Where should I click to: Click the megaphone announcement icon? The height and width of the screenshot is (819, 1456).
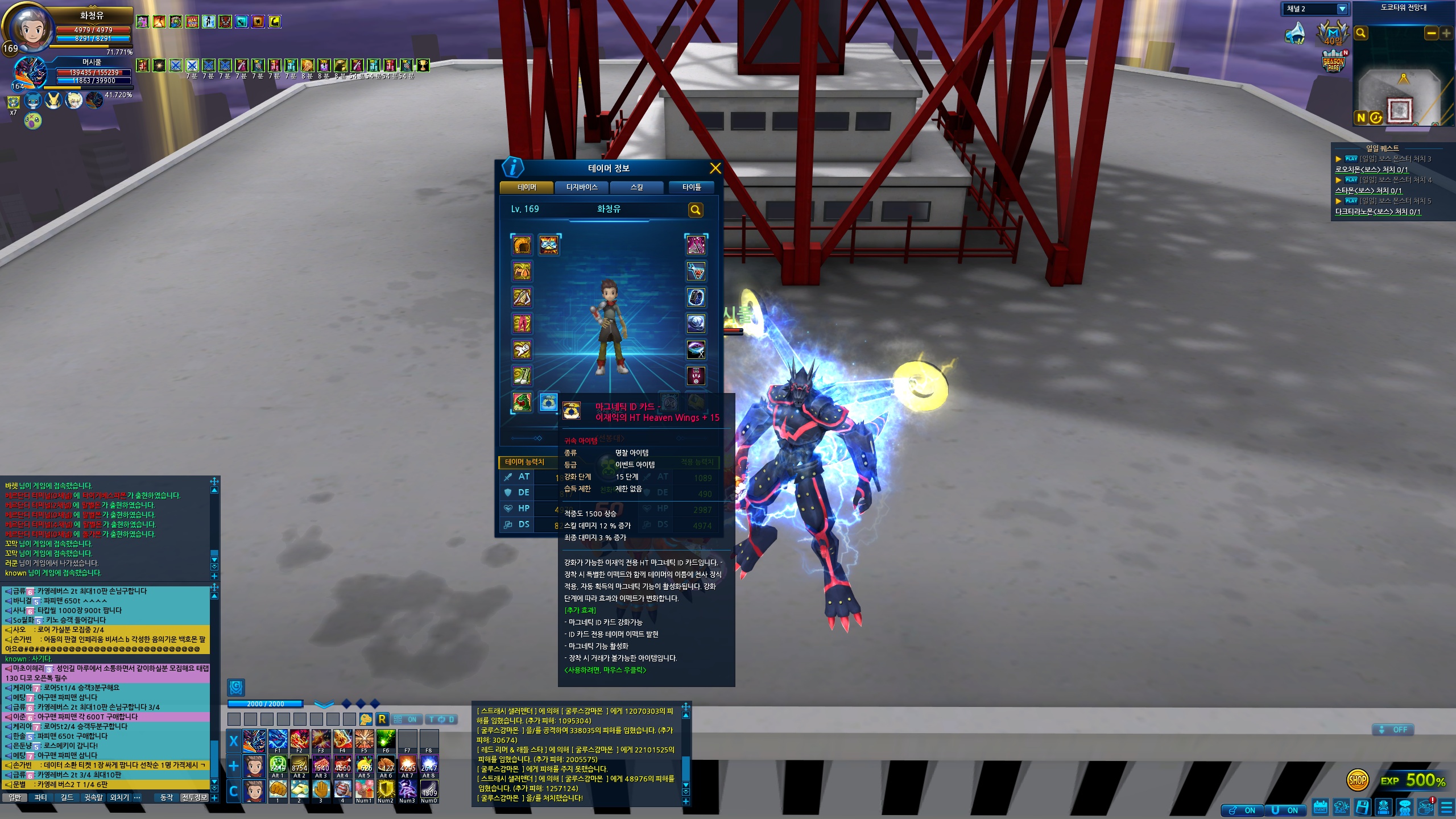click(x=1295, y=33)
